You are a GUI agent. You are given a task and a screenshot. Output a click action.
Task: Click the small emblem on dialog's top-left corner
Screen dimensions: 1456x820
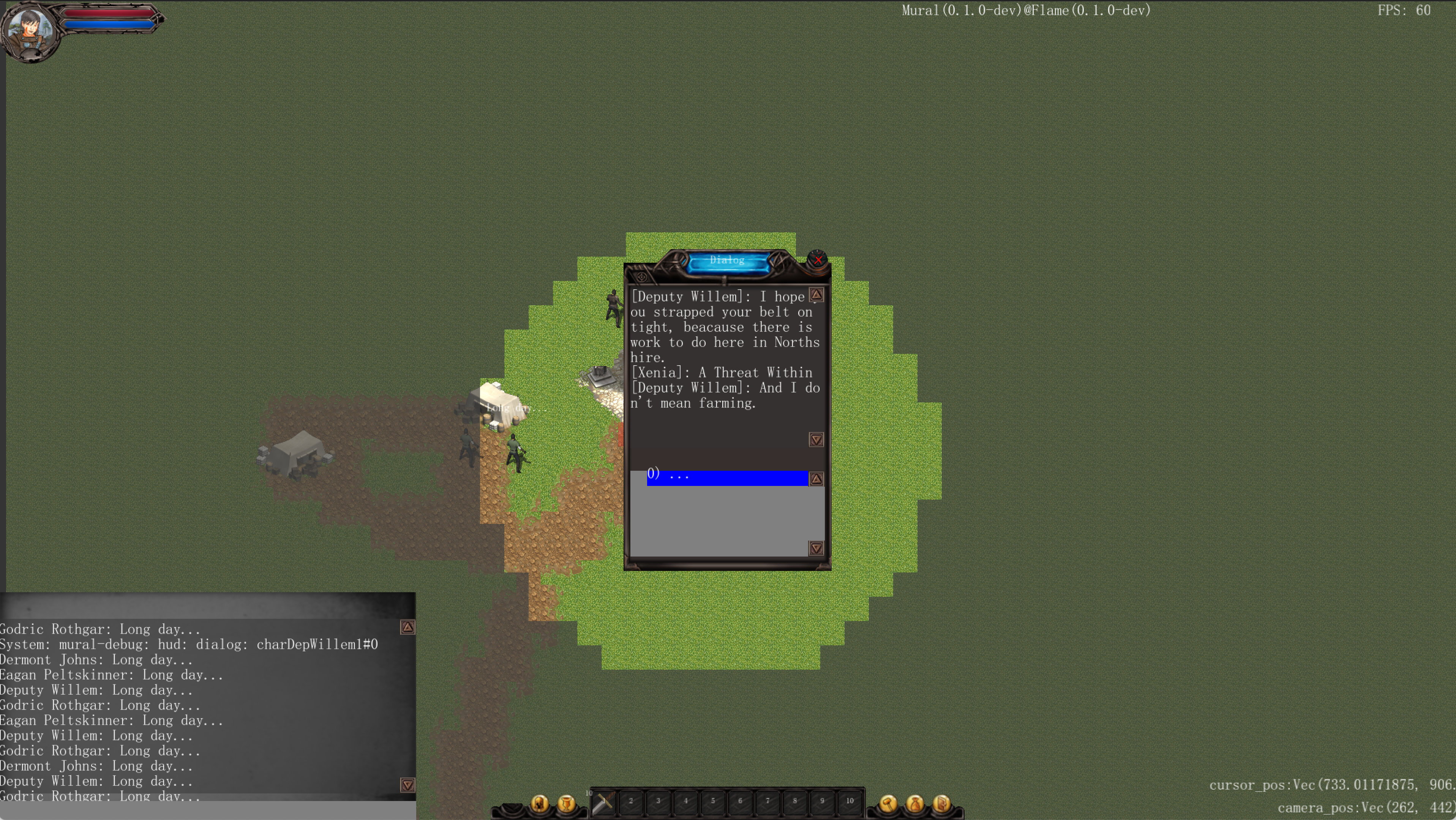coord(641,277)
